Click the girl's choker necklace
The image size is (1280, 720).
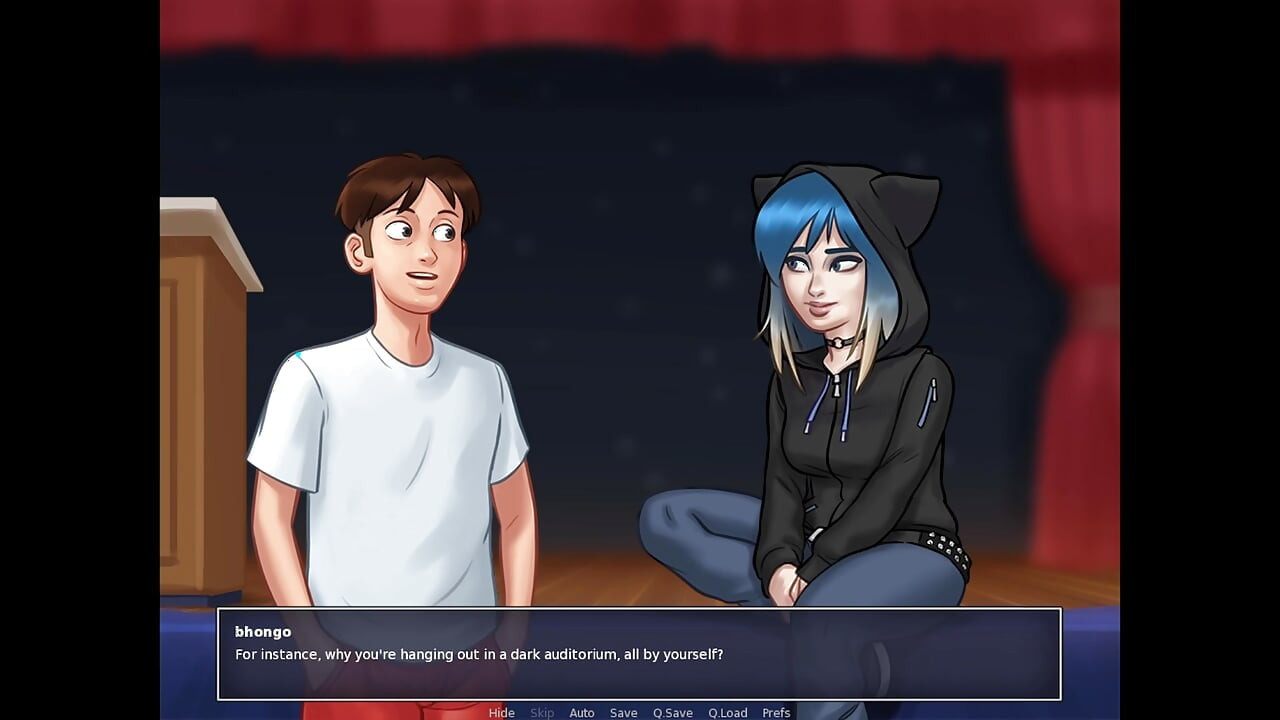(840, 341)
